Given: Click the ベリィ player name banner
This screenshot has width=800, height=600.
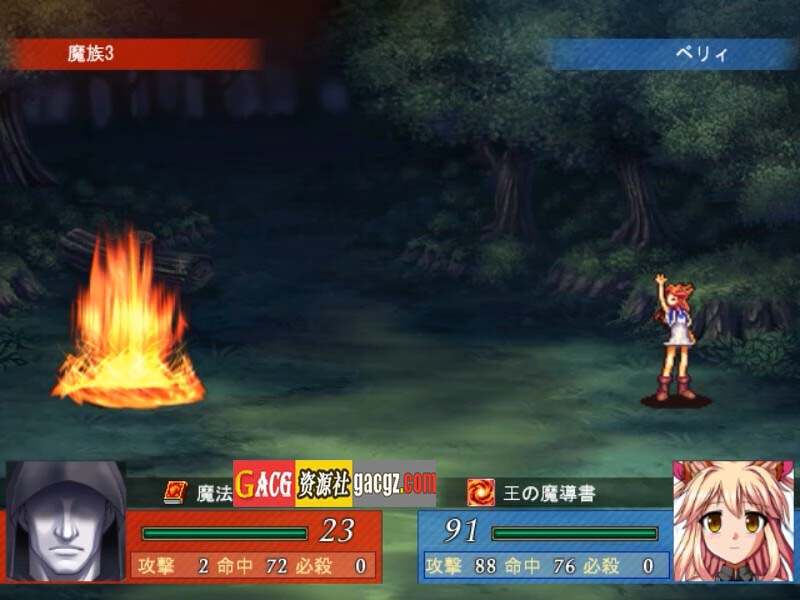Looking at the screenshot, I should (674, 54).
